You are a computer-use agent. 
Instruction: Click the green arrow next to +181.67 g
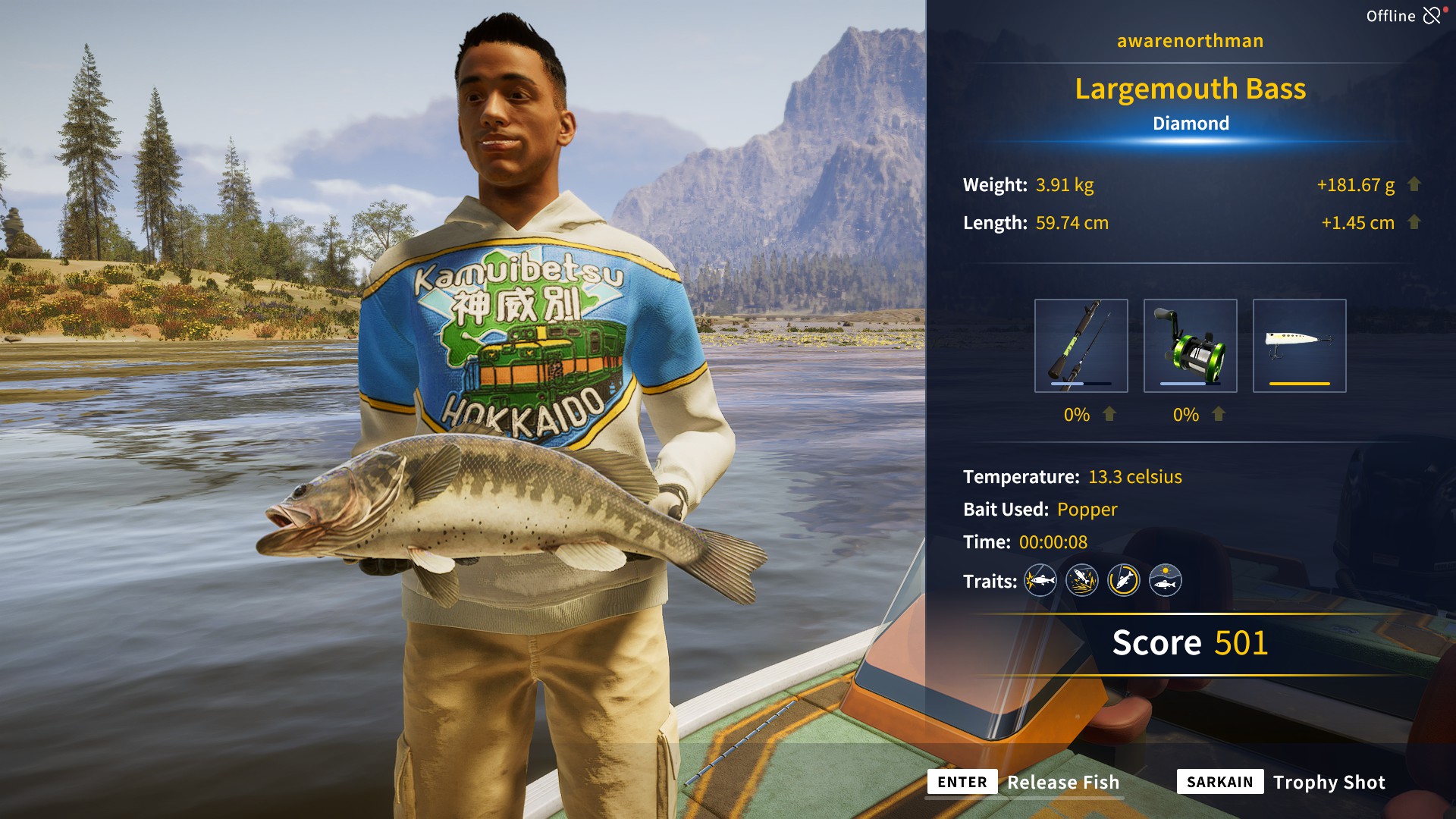pos(1412,184)
